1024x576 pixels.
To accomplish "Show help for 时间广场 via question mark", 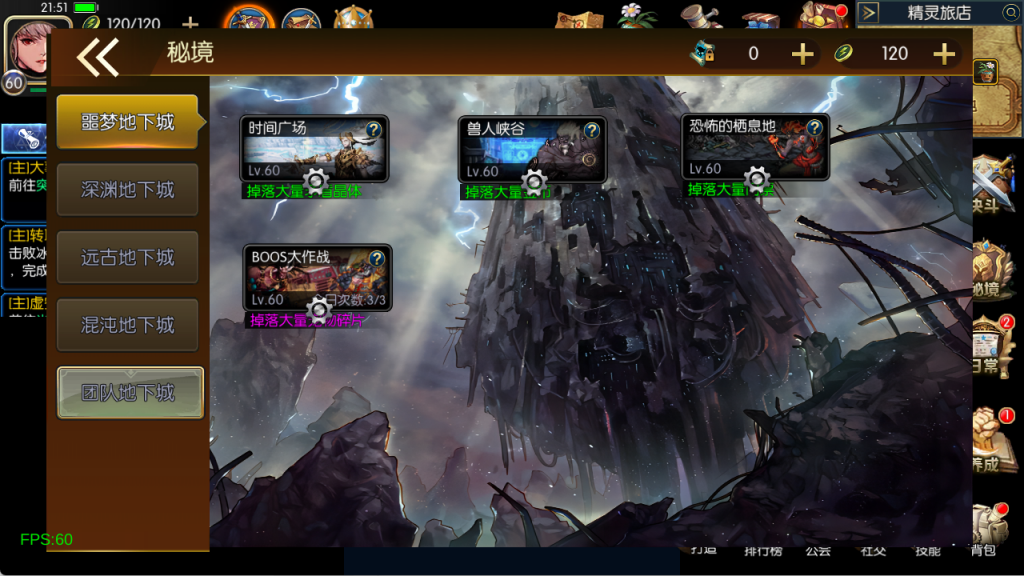I will coord(374,129).
